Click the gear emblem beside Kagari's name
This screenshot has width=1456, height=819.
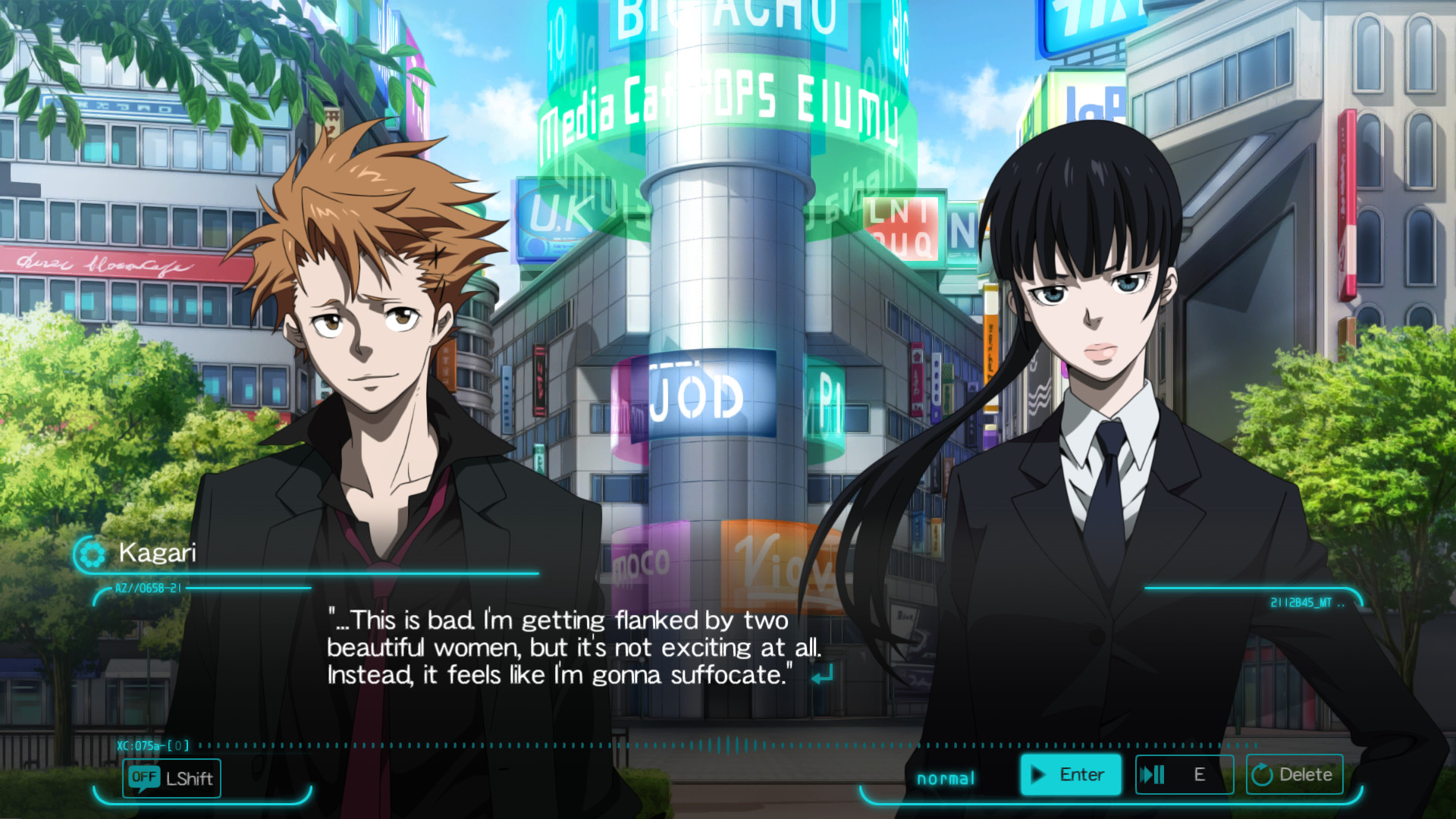coord(95,554)
